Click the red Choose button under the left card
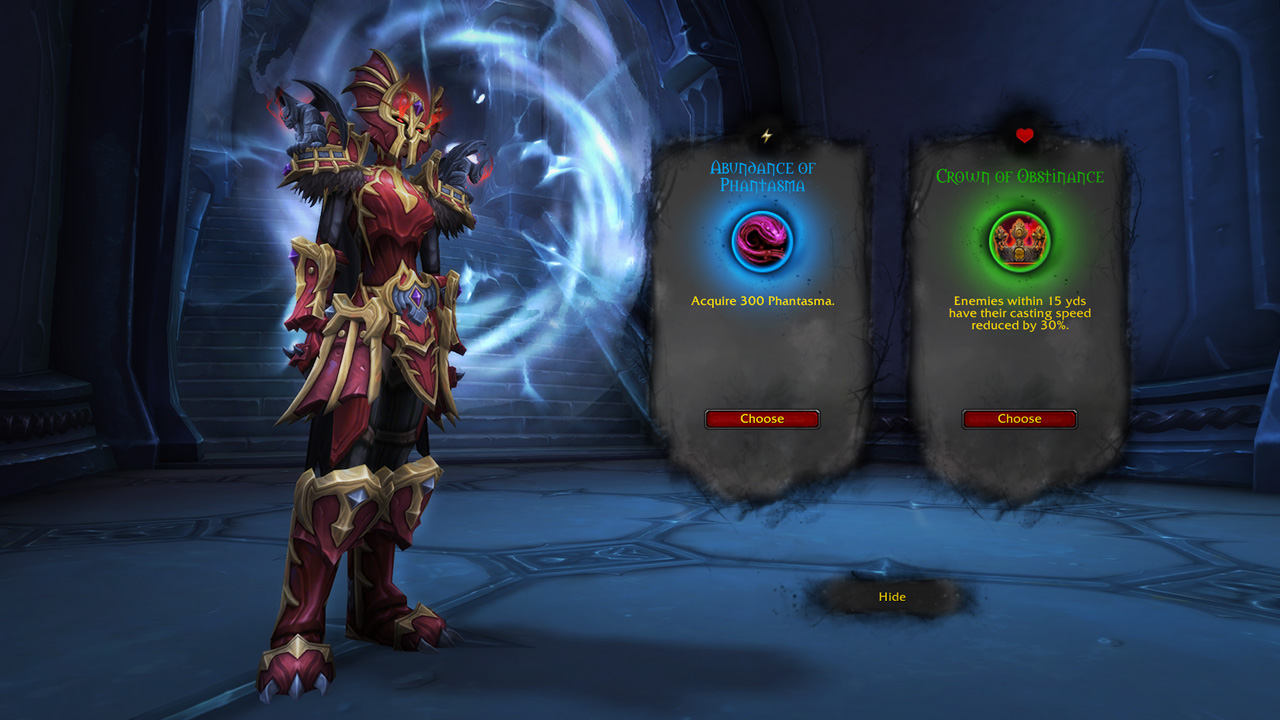The height and width of the screenshot is (720, 1280). tap(762, 419)
